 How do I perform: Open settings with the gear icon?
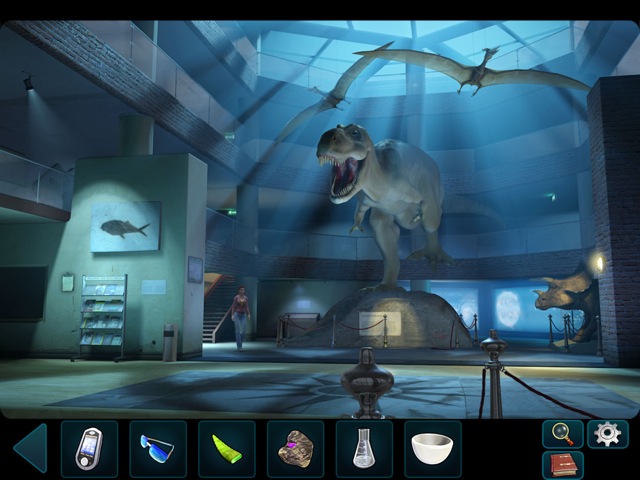point(608,433)
